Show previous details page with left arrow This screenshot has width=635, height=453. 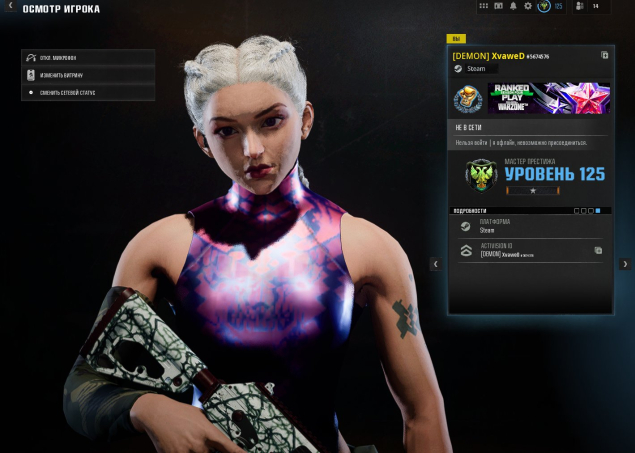pyautogui.click(x=435, y=264)
